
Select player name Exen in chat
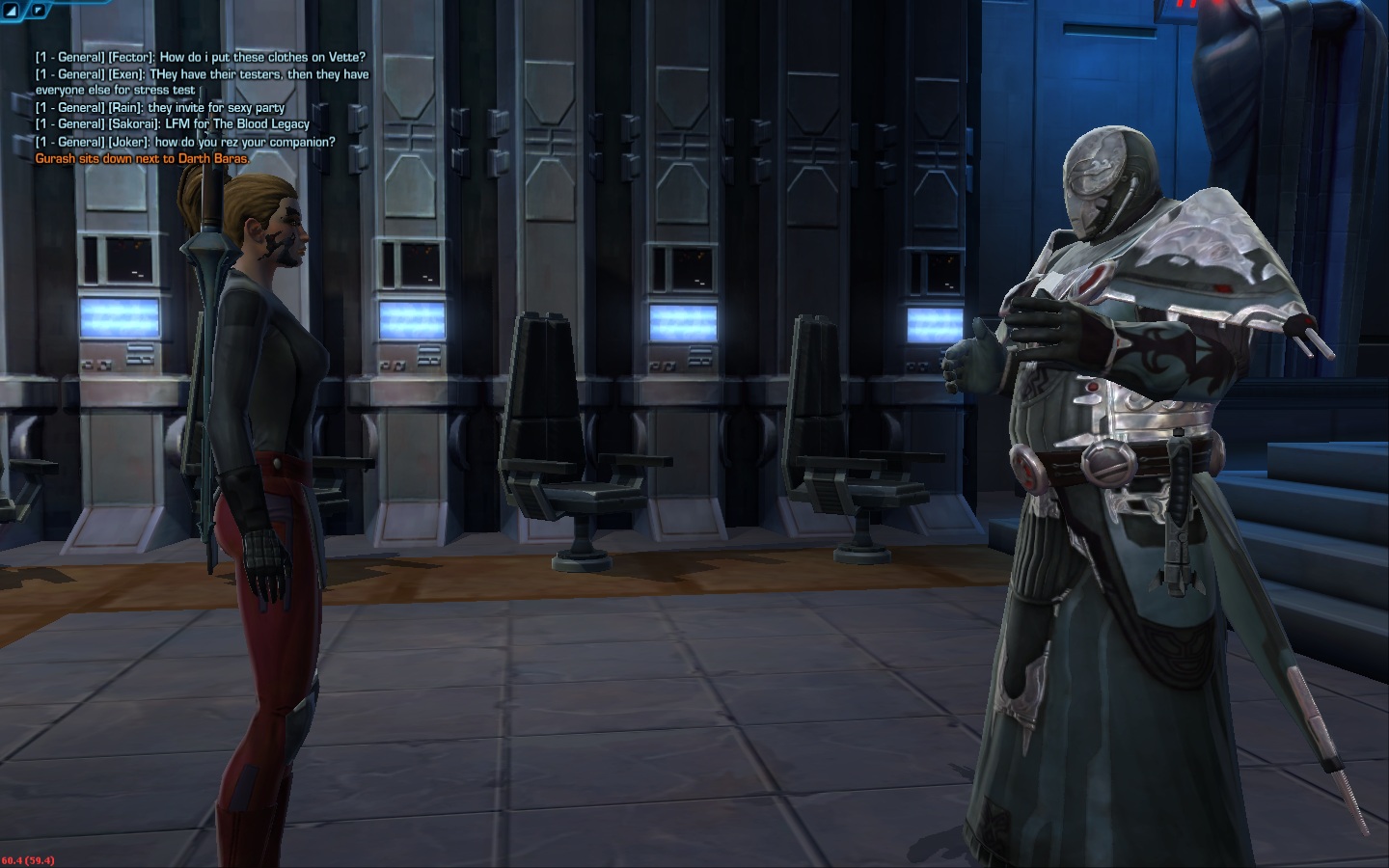click(x=126, y=74)
